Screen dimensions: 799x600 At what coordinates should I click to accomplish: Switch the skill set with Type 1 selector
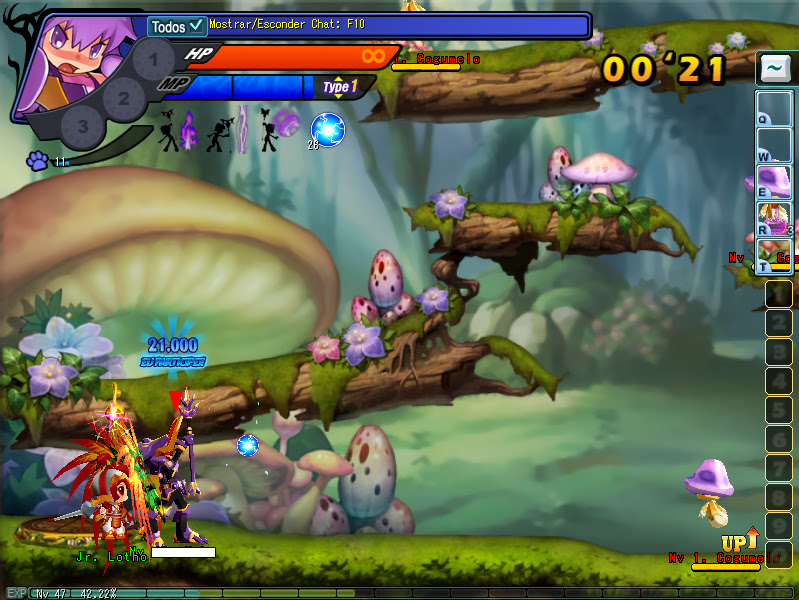pyautogui.click(x=340, y=87)
